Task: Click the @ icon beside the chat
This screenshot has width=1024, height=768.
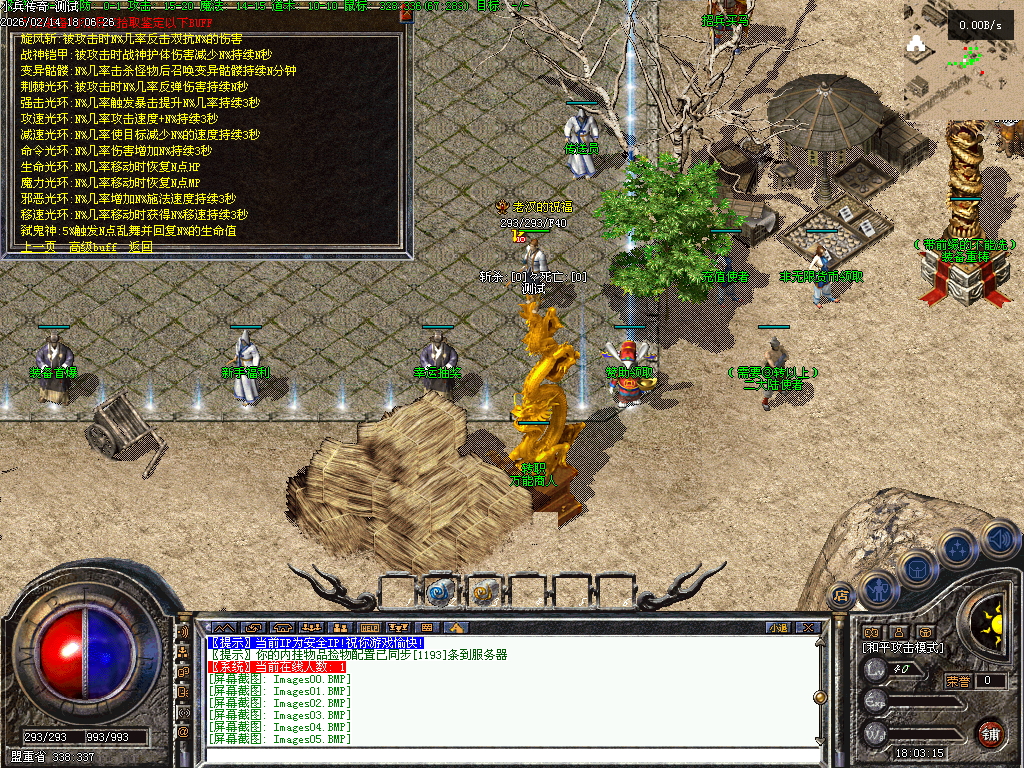Action: pyautogui.click(x=183, y=732)
